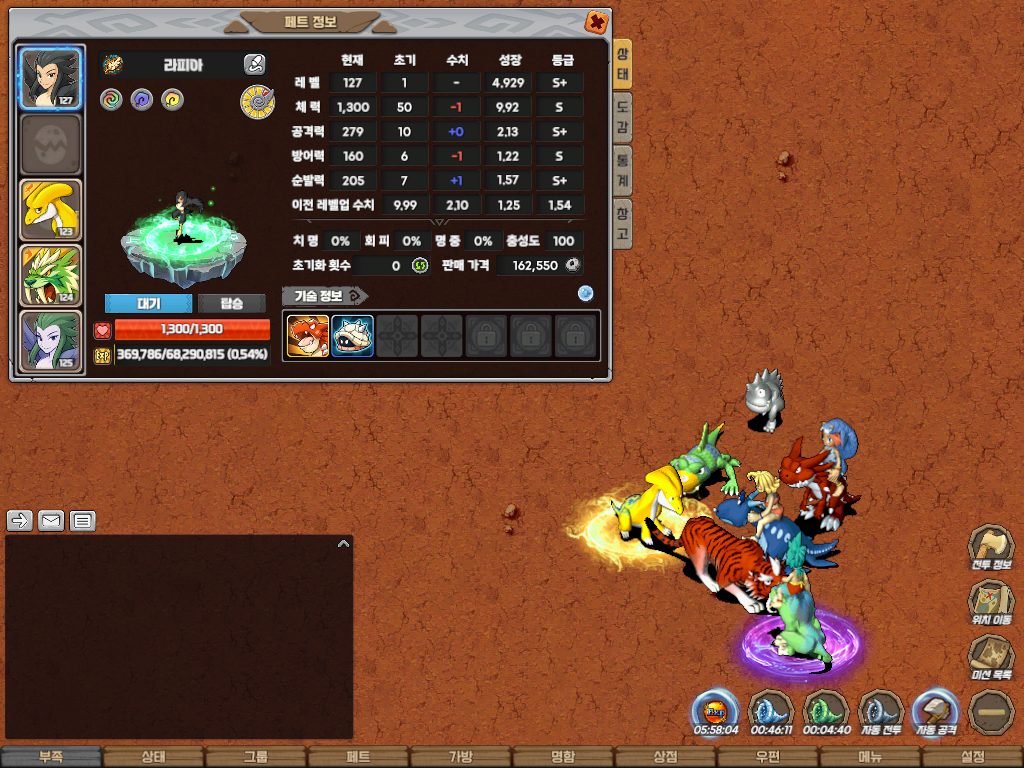Image resolution: width=1024 pixels, height=768 pixels.
Task: Show the 미션 목록 mission list
Action: coord(991,658)
